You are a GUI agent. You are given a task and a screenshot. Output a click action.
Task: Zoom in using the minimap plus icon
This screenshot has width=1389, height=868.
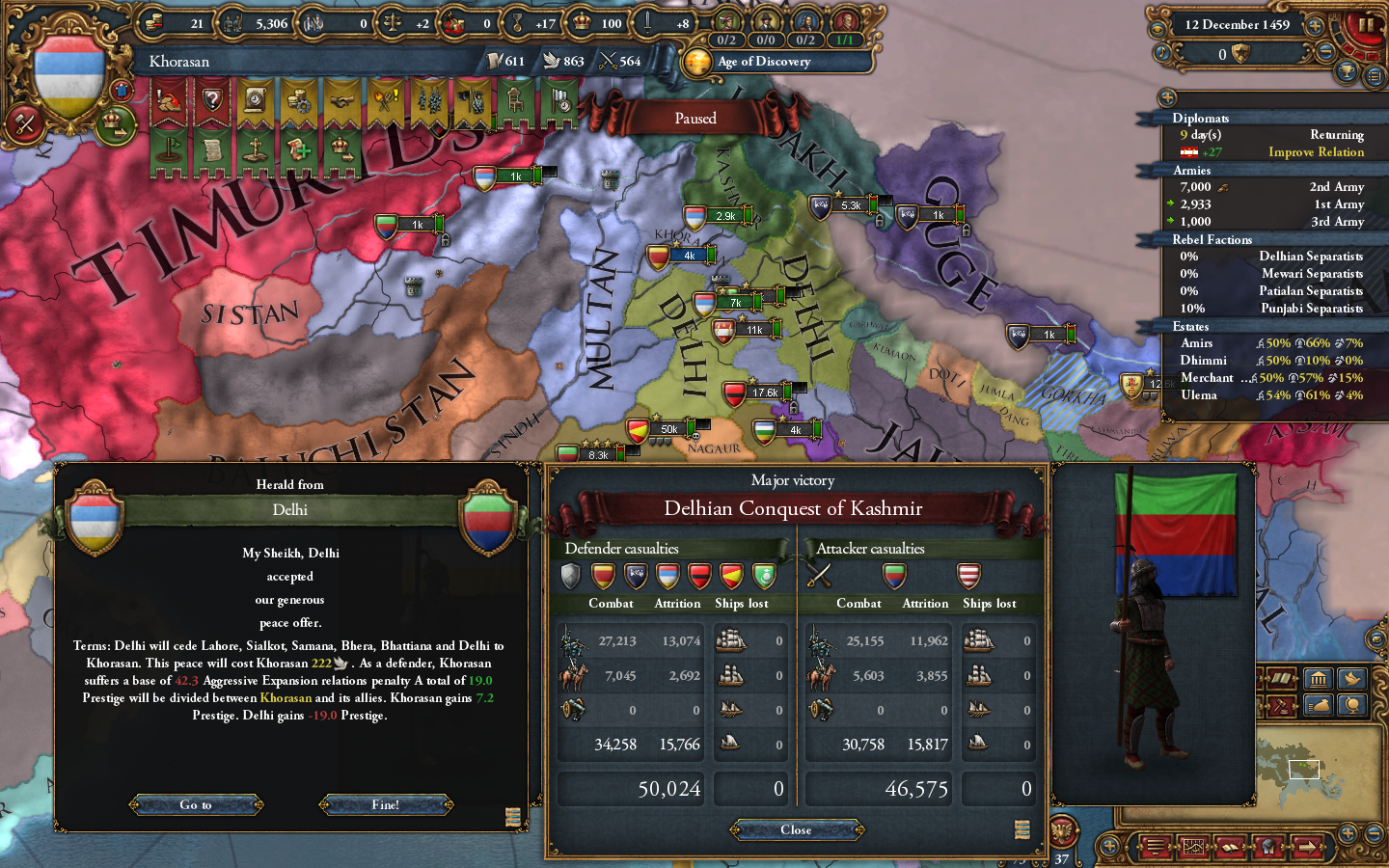[1348, 832]
